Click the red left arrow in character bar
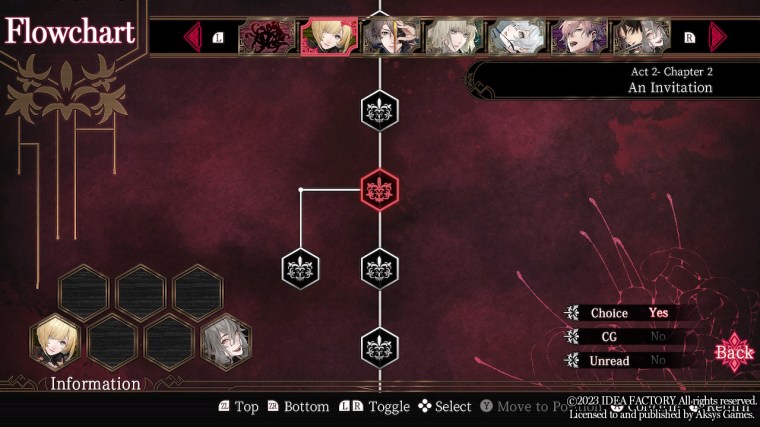Image resolution: width=760 pixels, height=427 pixels. tap(193, 38)
